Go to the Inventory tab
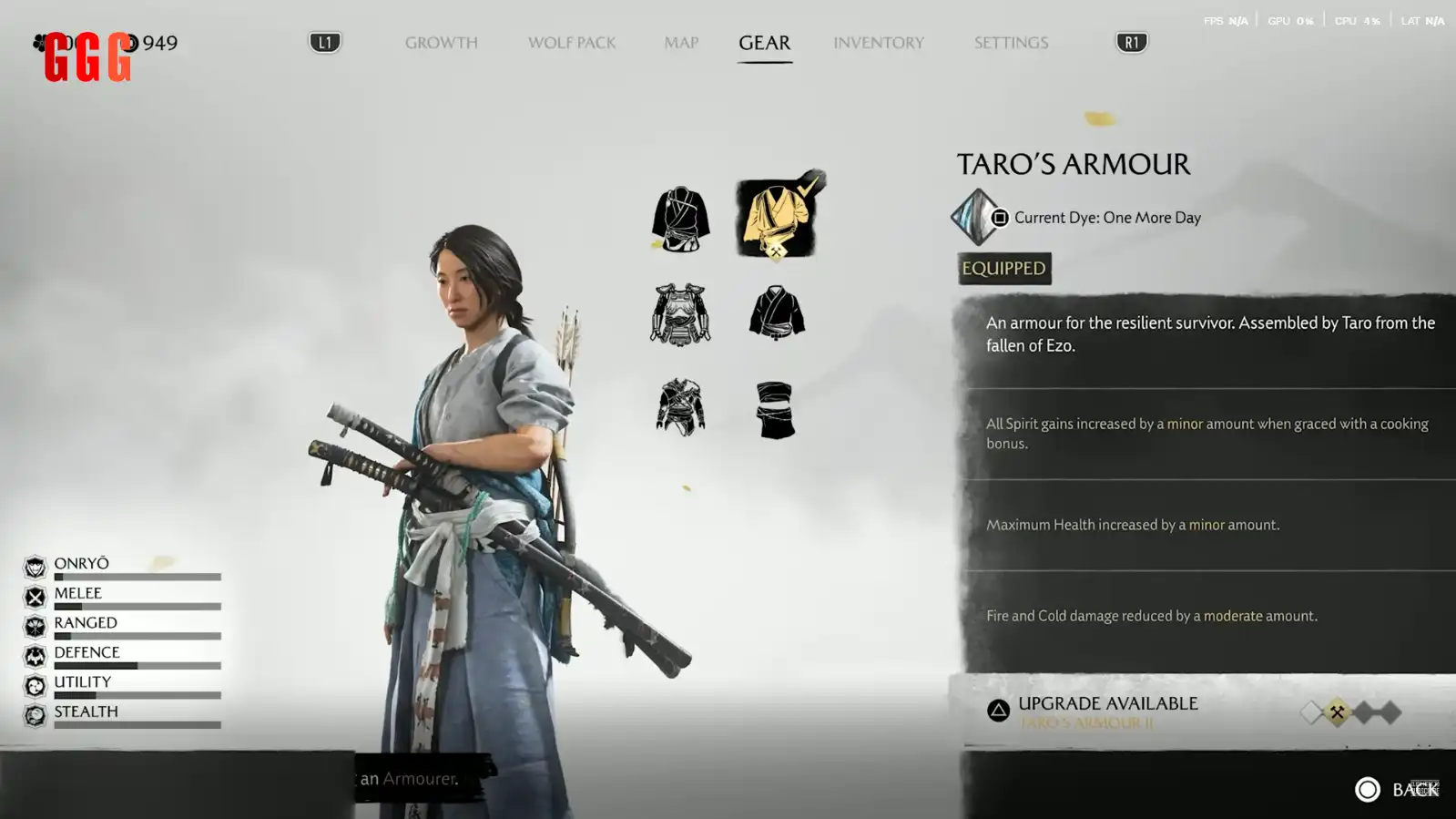Viewport: 1456px width, 819px height. (878, 43)
